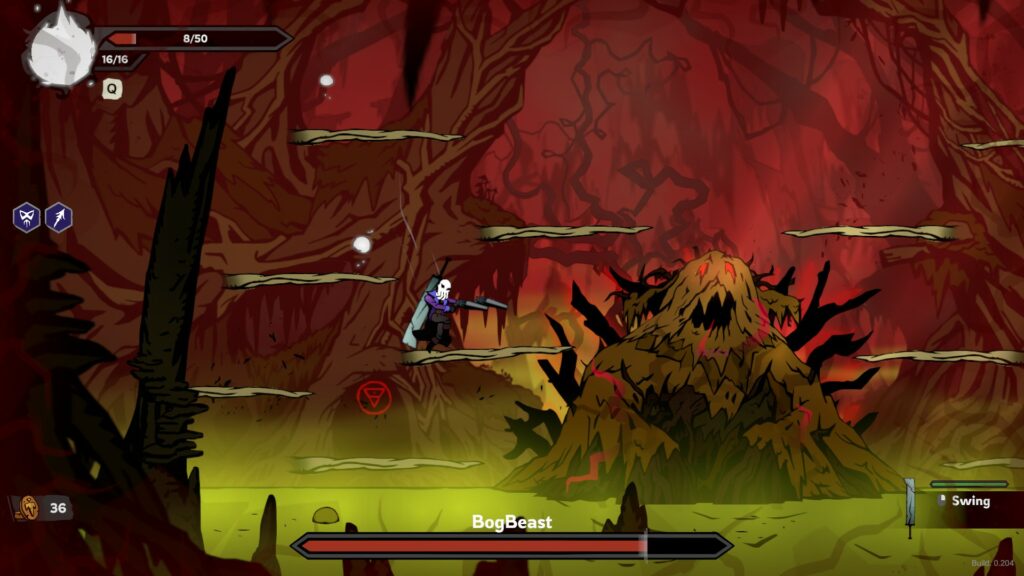The image size is (1024, 576).
Task: Click the masked face ability icon
Action: pyautogui.click(x=26, y=217)
